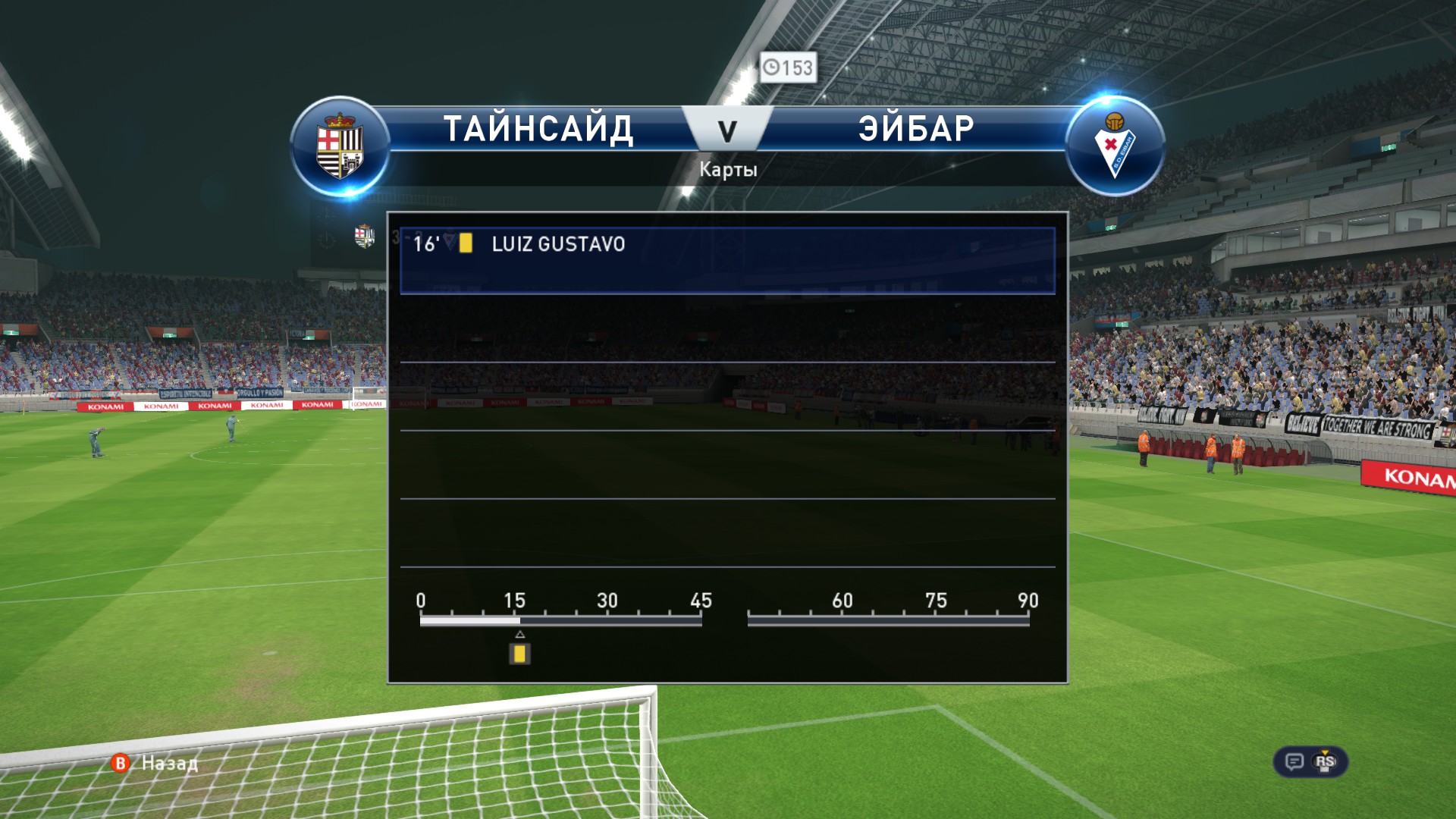Select the Luiz Gustavo yellow card row
This screenshot has height=819, width=1456.
pyautogui.click(x=726, y=259)
